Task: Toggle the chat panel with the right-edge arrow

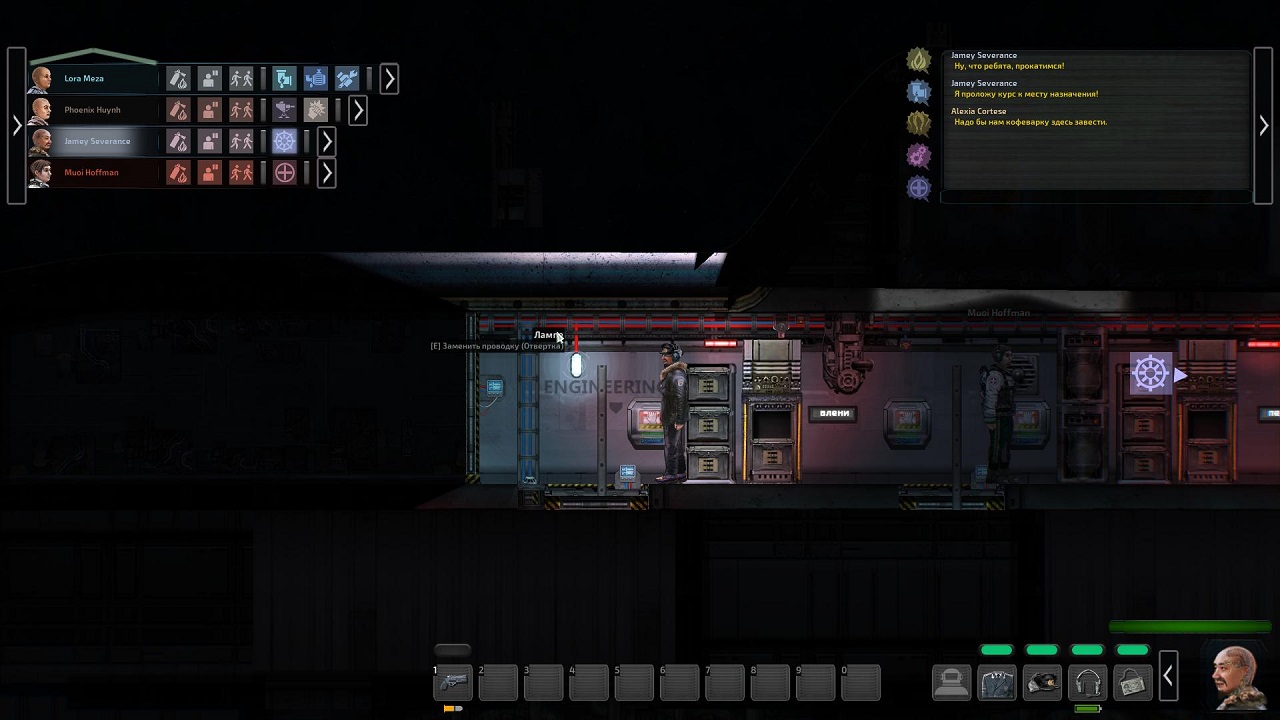Action: click(x=1264, y=125)
